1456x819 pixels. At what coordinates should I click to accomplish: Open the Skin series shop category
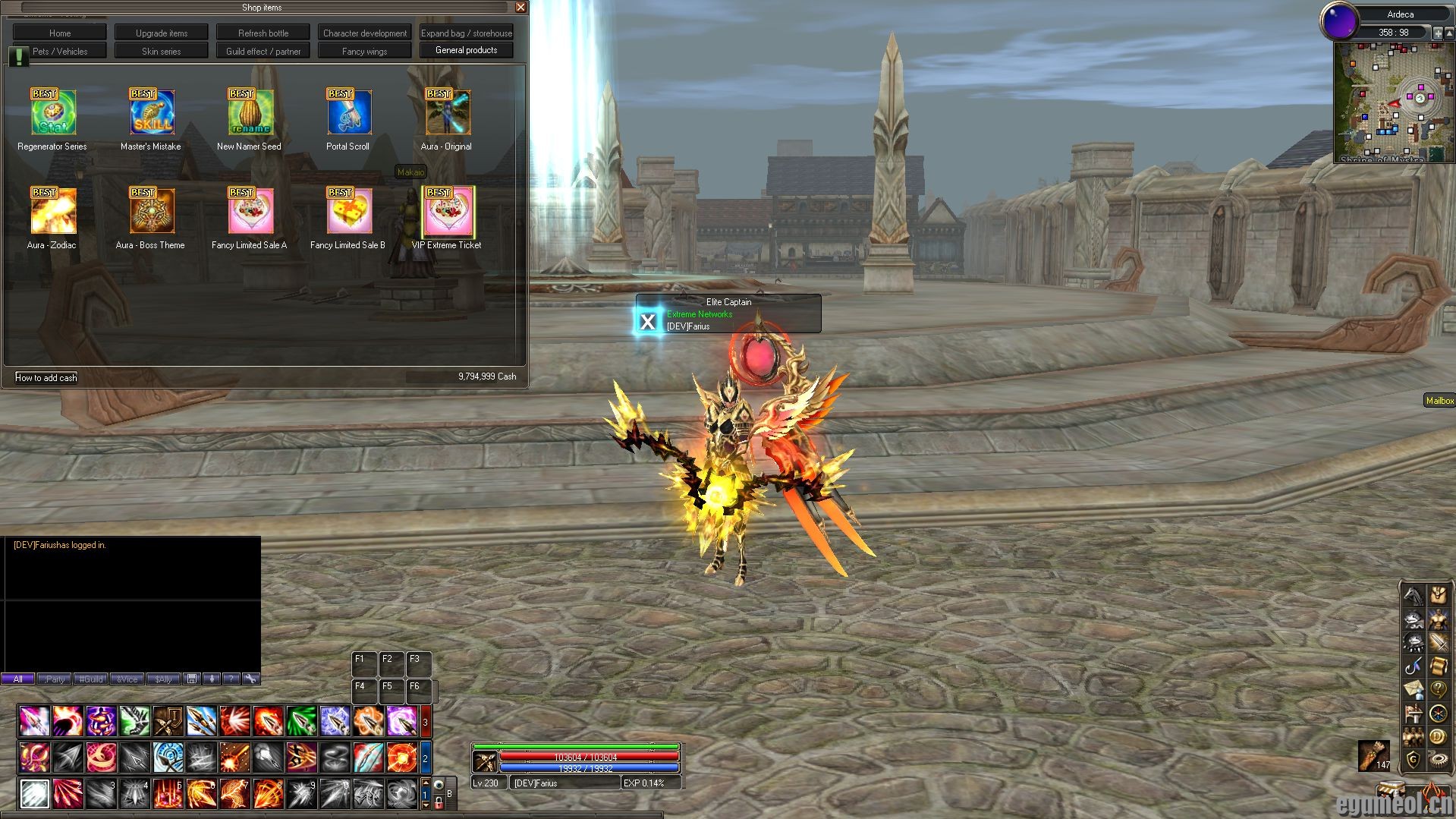tap(161, 51)
